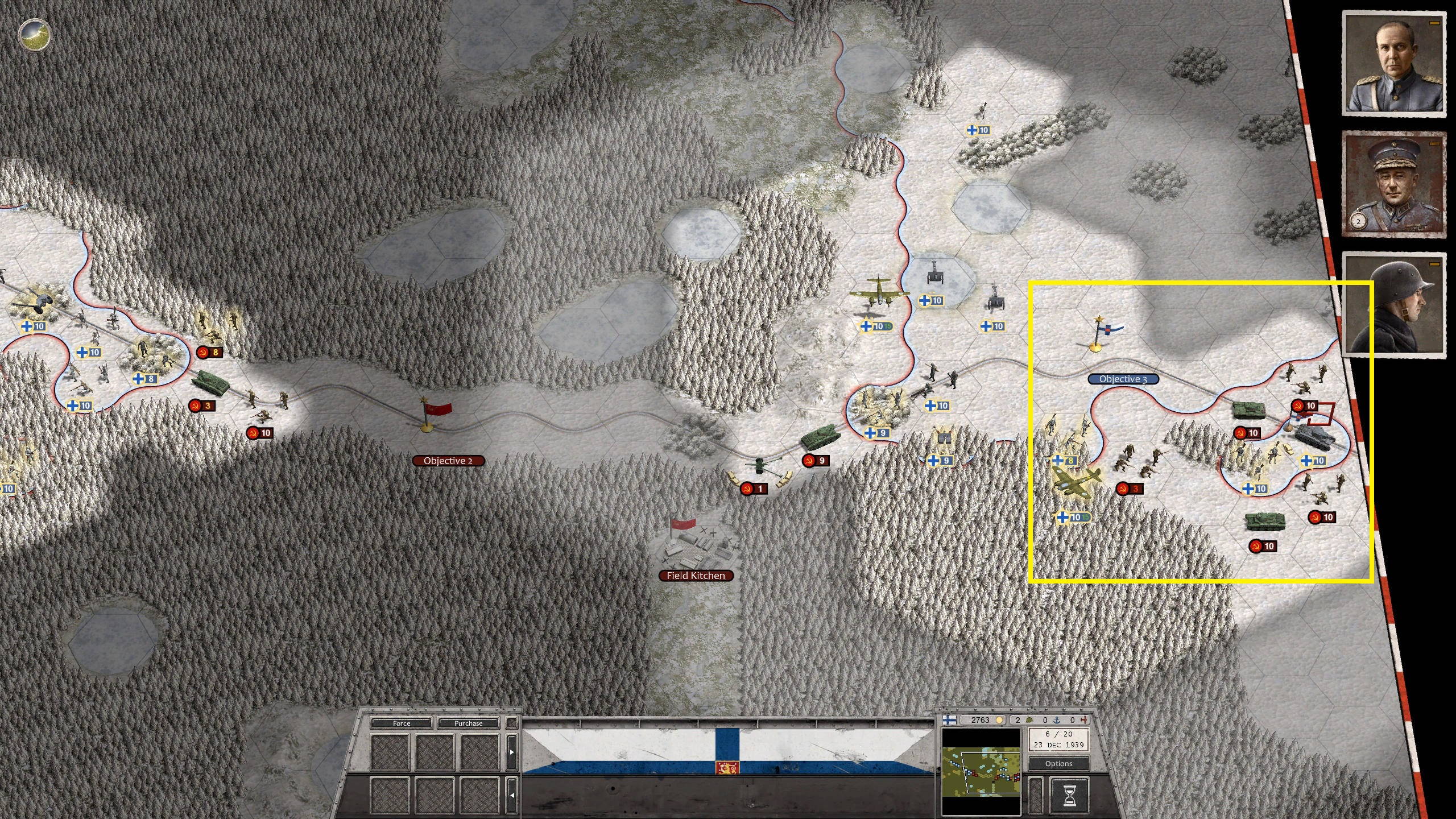Screen dimensions: 1456x819
Task: Open the Options menu
Action: 1059,764
